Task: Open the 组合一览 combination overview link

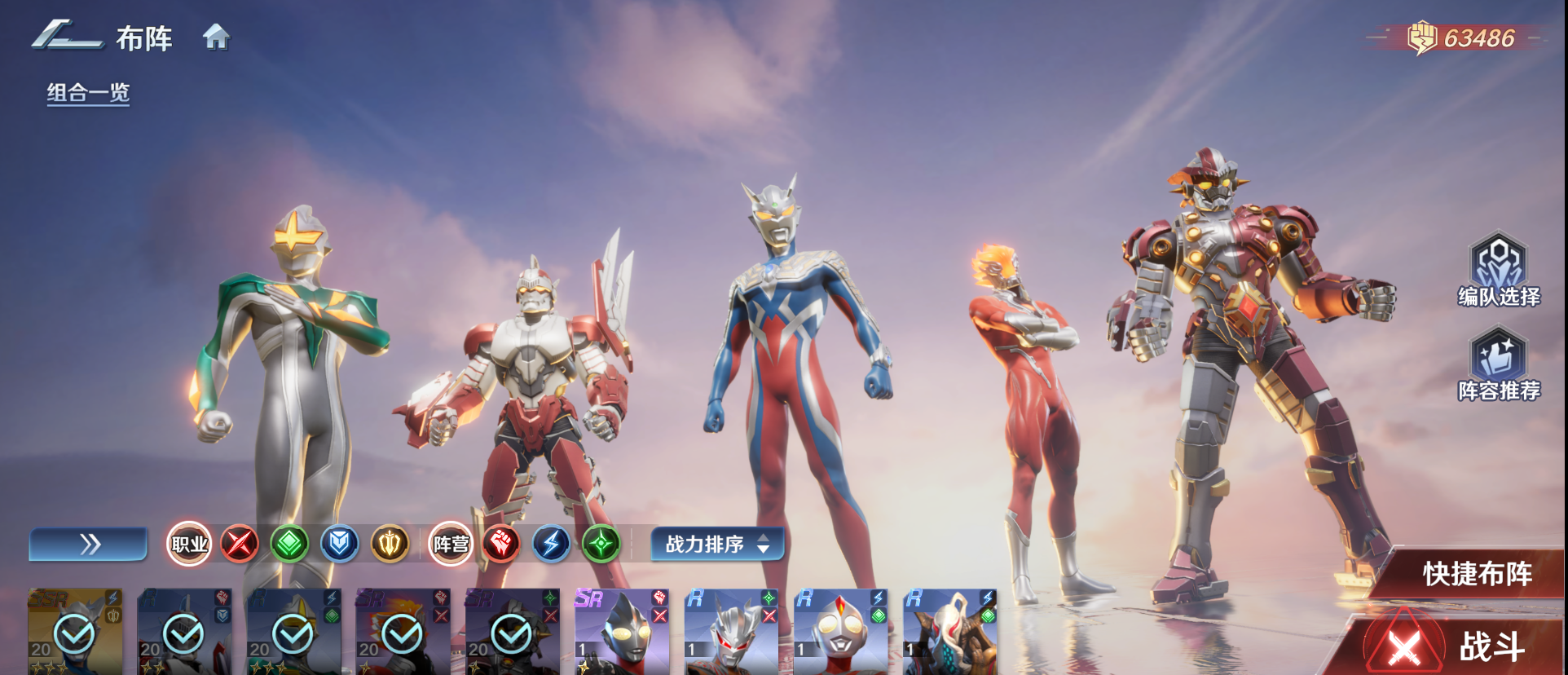Action: tap(87, 94)
